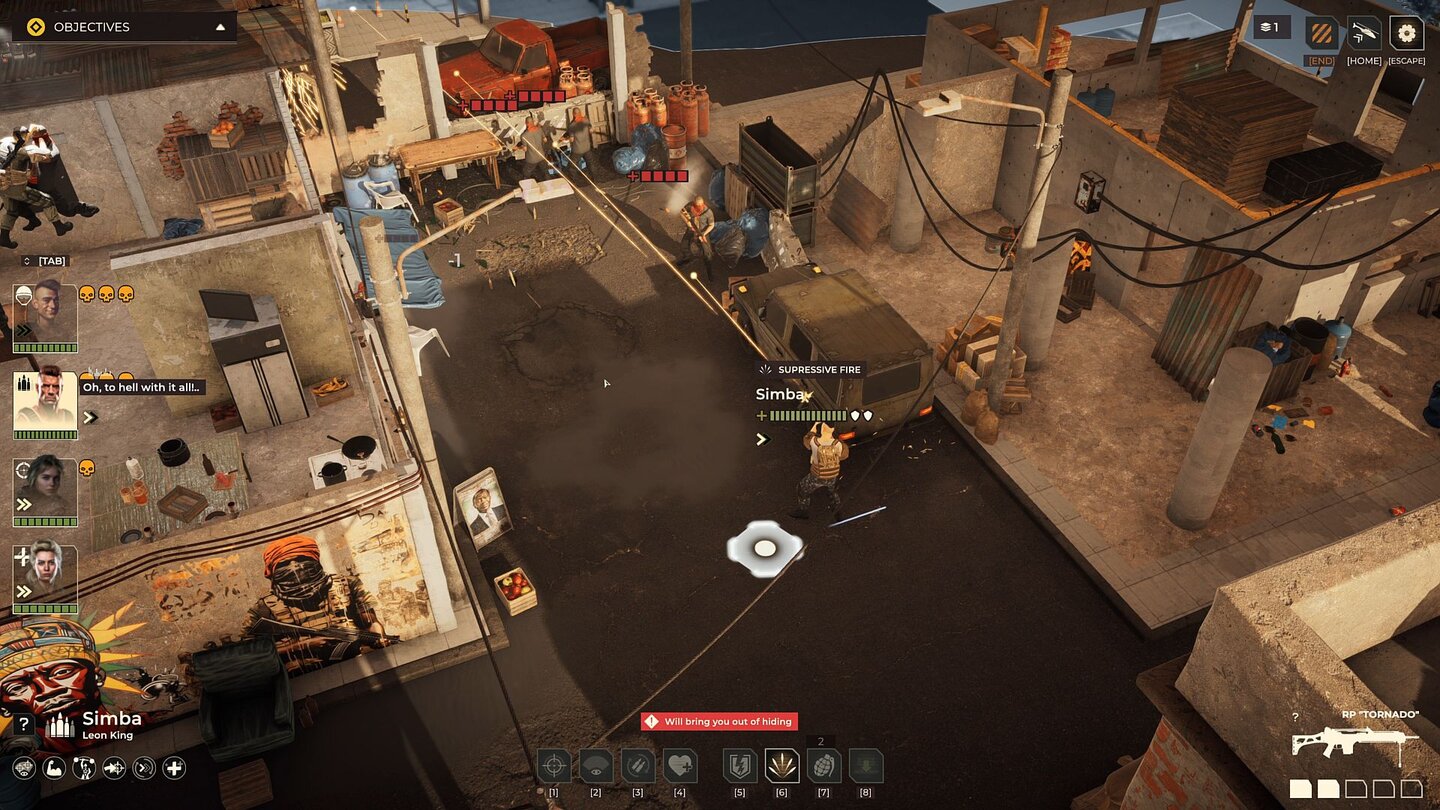Click the Run and Gun arrow ability icon
1440x810 pixels.
point(113,768)
